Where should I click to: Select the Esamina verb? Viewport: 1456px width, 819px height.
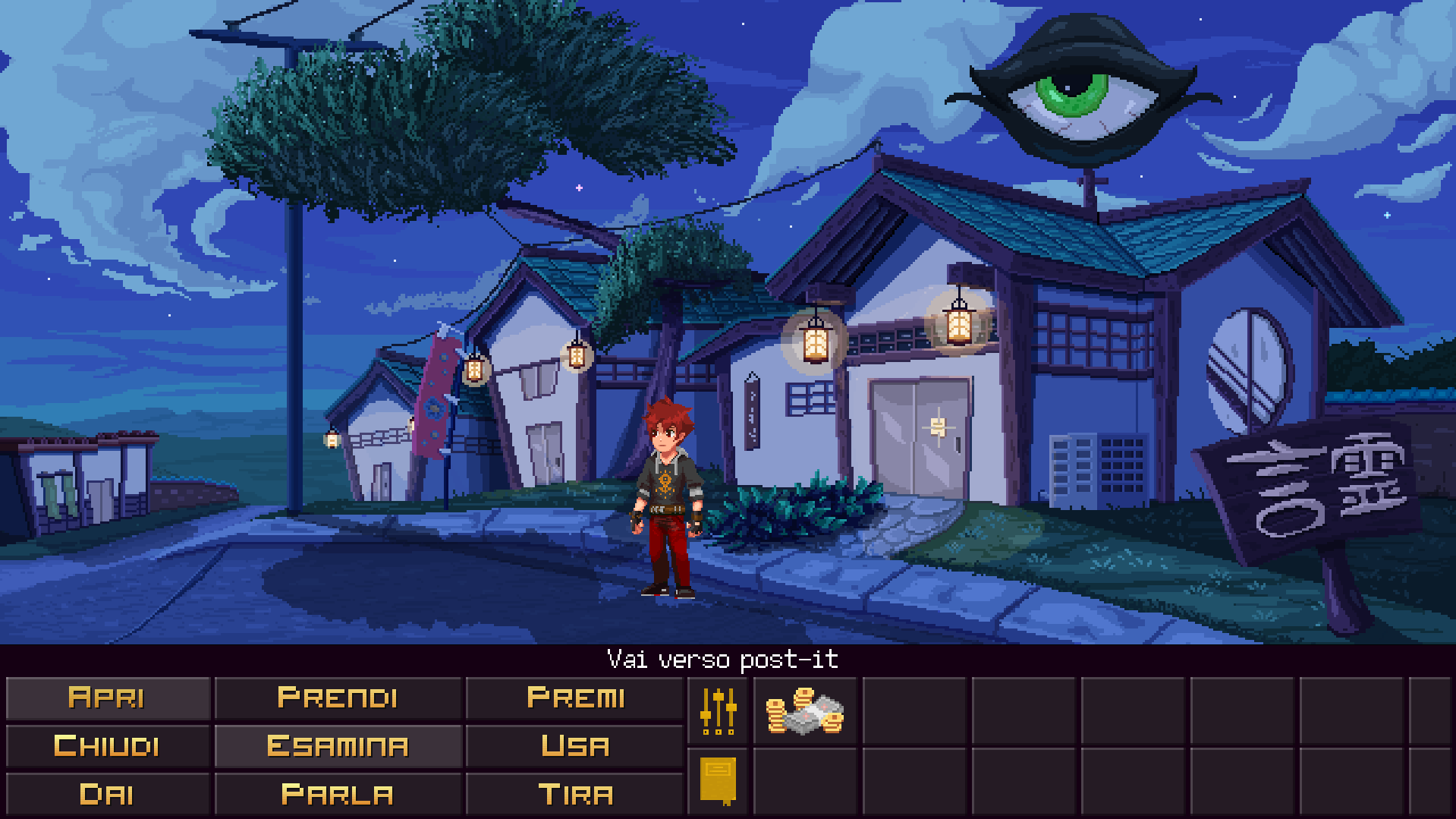pos(338,745)
